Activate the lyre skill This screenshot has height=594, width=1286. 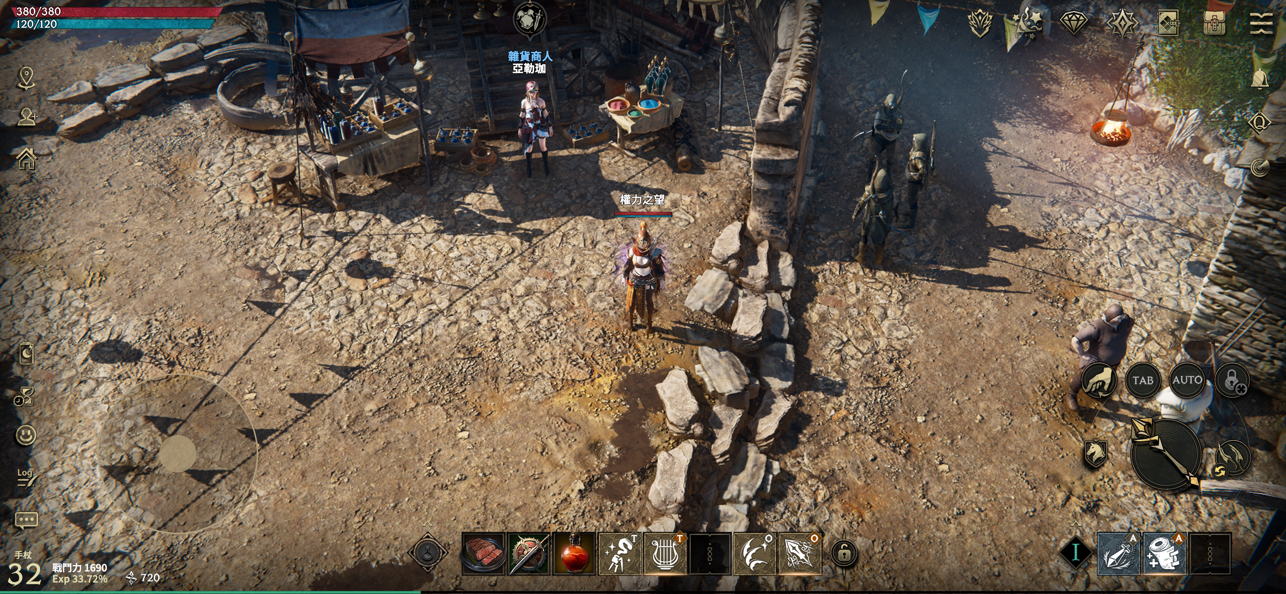pyautogui.click(x=664, y=553)
